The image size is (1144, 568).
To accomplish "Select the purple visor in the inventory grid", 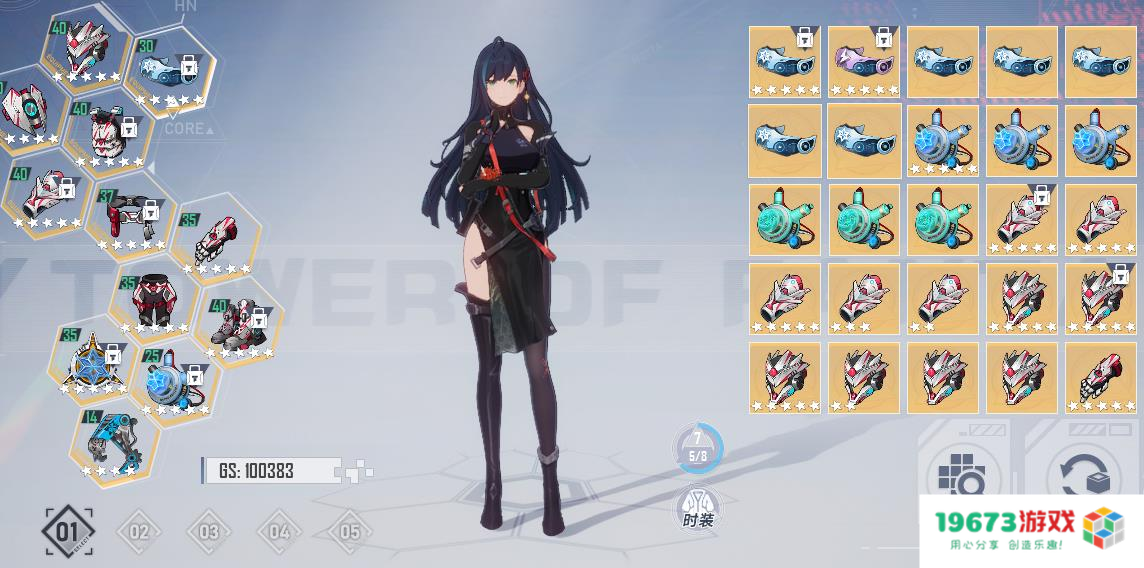I will (863, 61).
